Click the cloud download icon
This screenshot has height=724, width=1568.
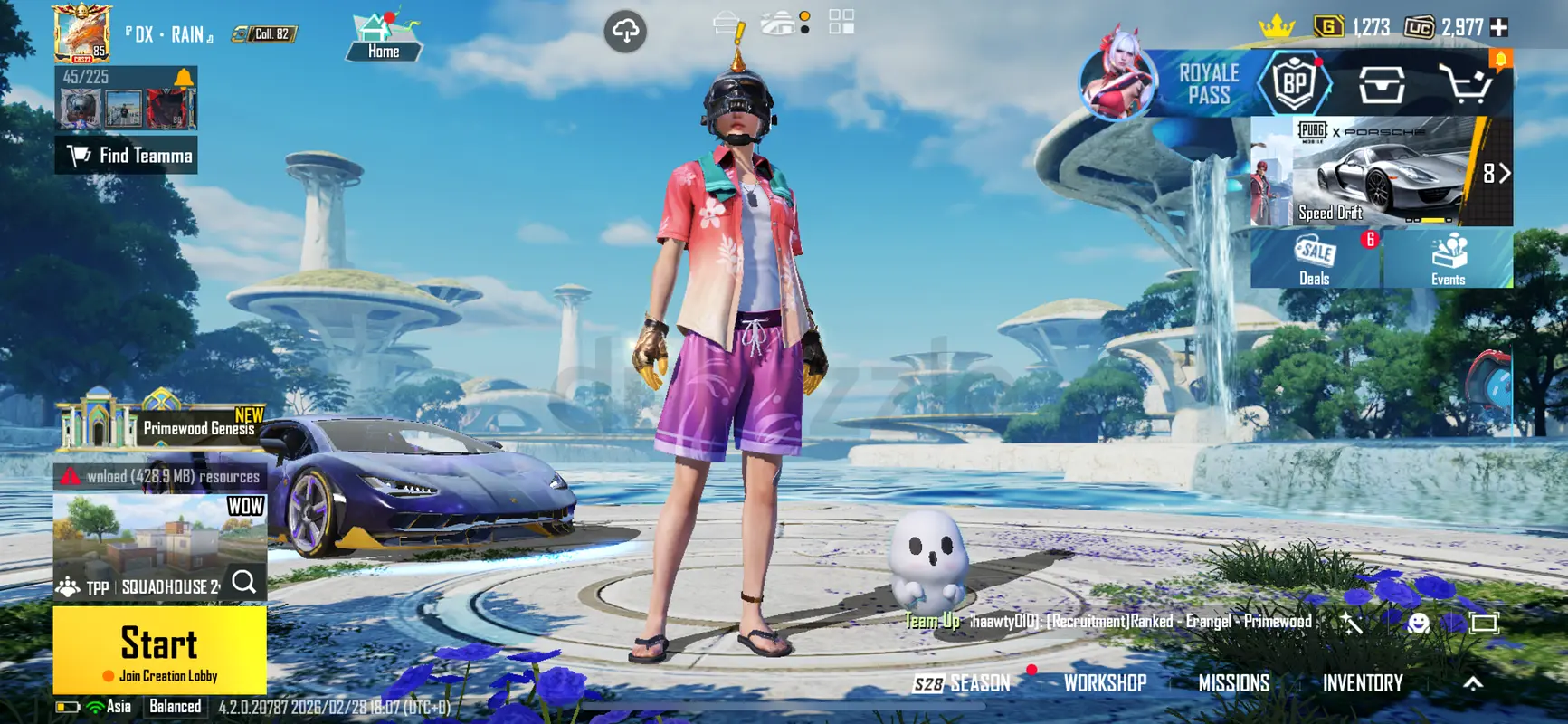(625, 32)
